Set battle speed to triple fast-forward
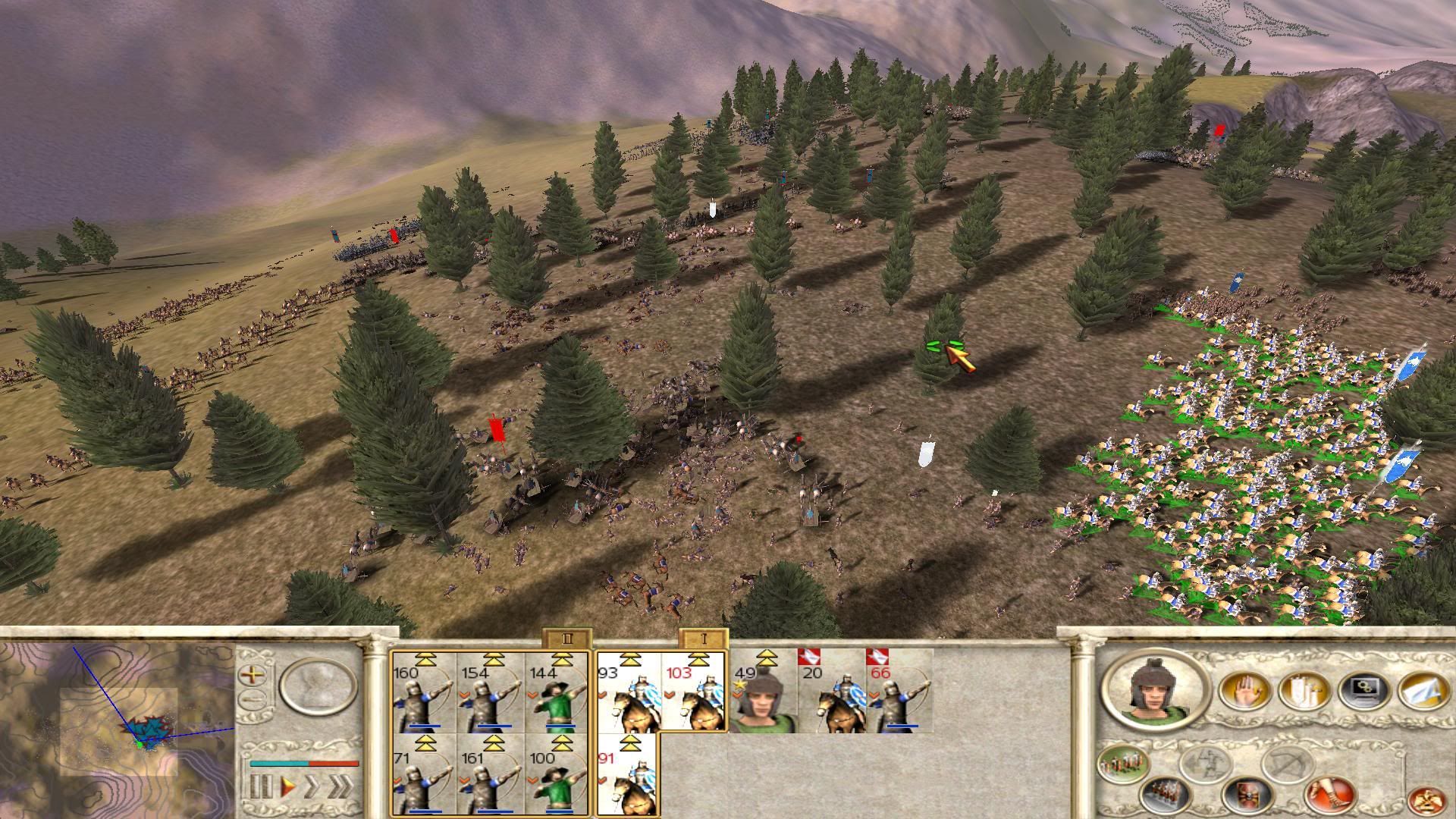 click(x=341, y=786)
